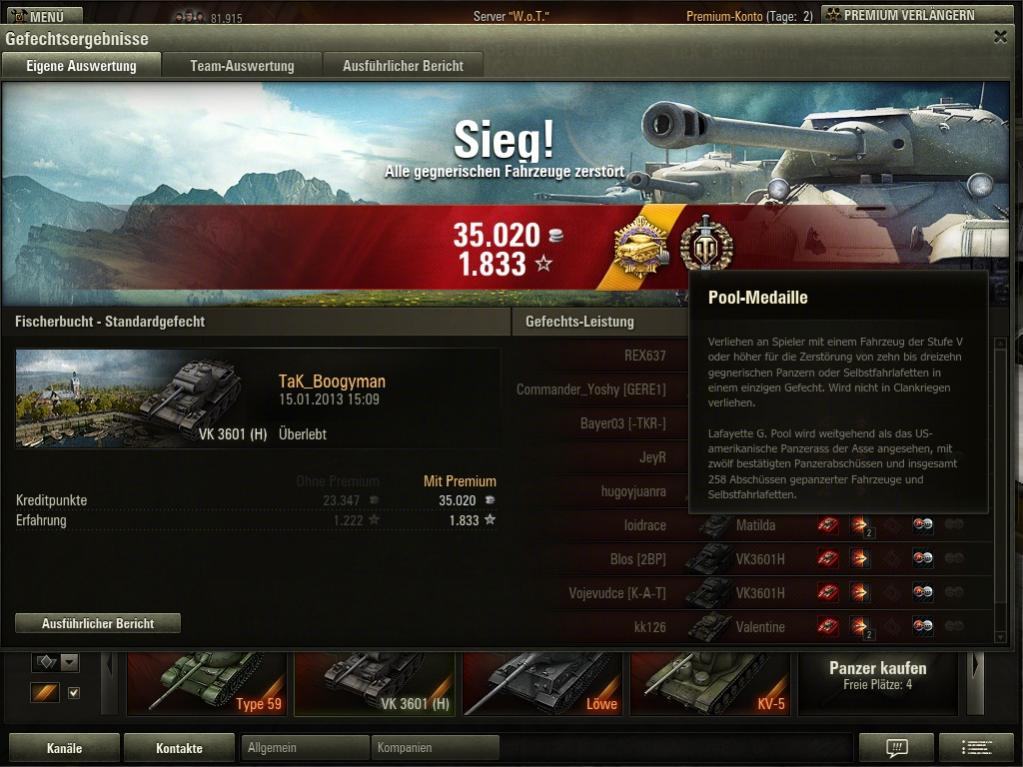Select the Eigene Auswertung tab

point(80,66)
